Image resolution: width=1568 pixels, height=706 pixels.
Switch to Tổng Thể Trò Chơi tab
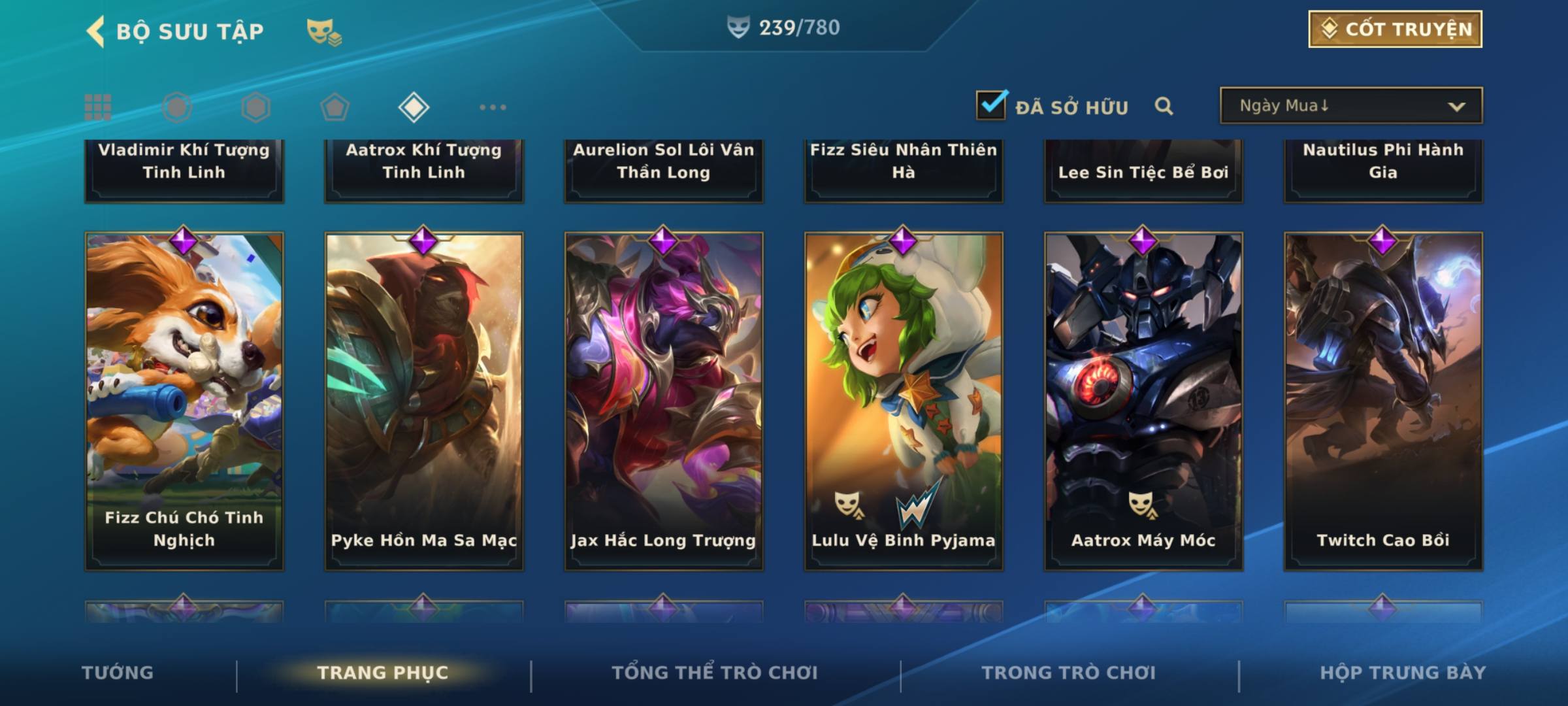715,673
